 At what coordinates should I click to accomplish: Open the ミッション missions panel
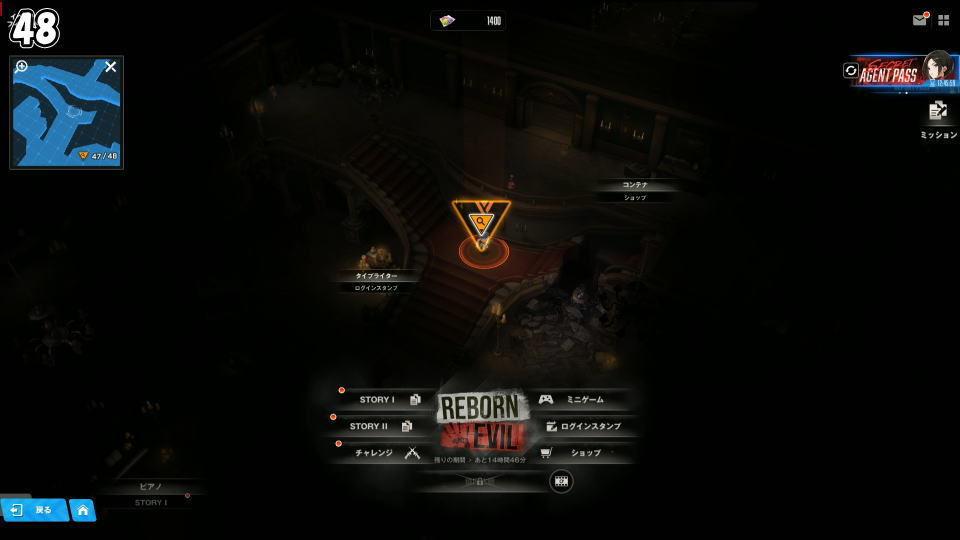pyautogui.click(x=938, y=118)
